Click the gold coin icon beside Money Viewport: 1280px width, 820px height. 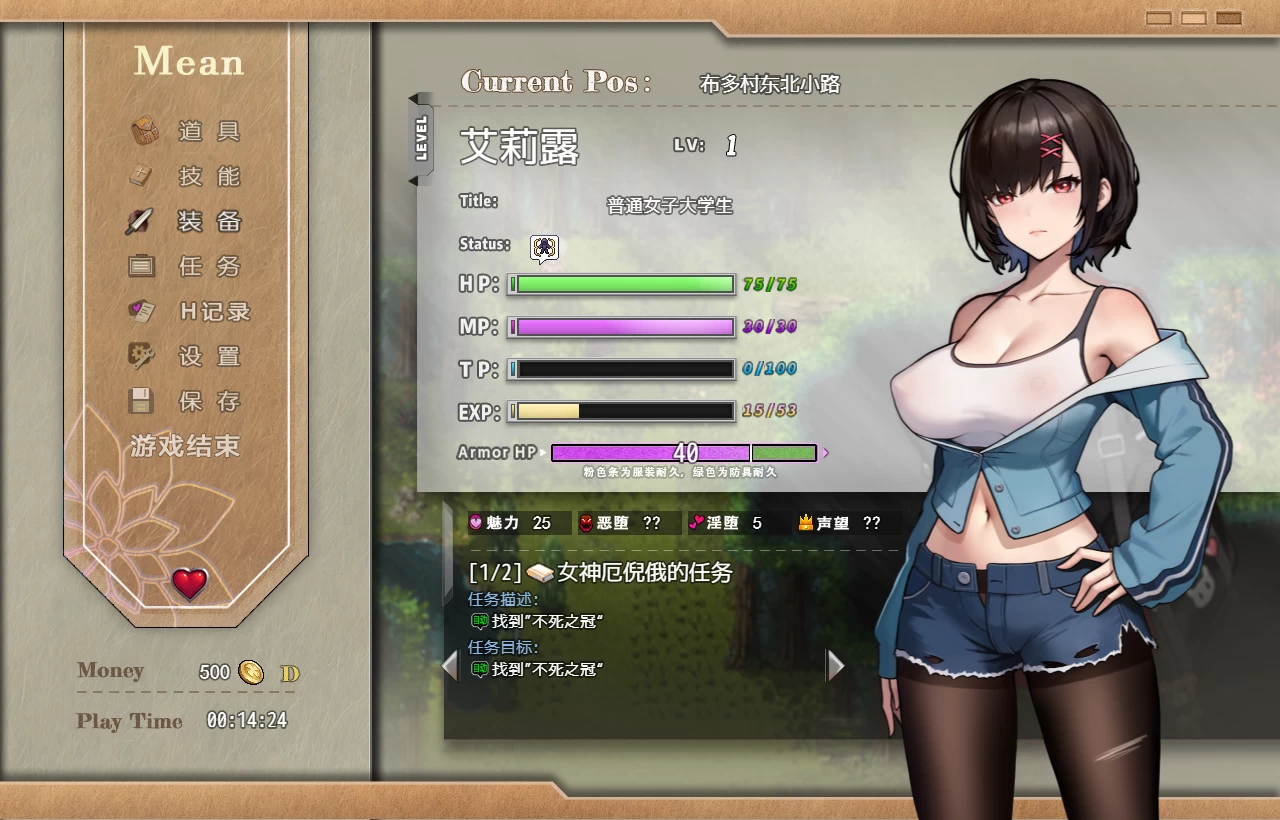[x=251, y=672]
